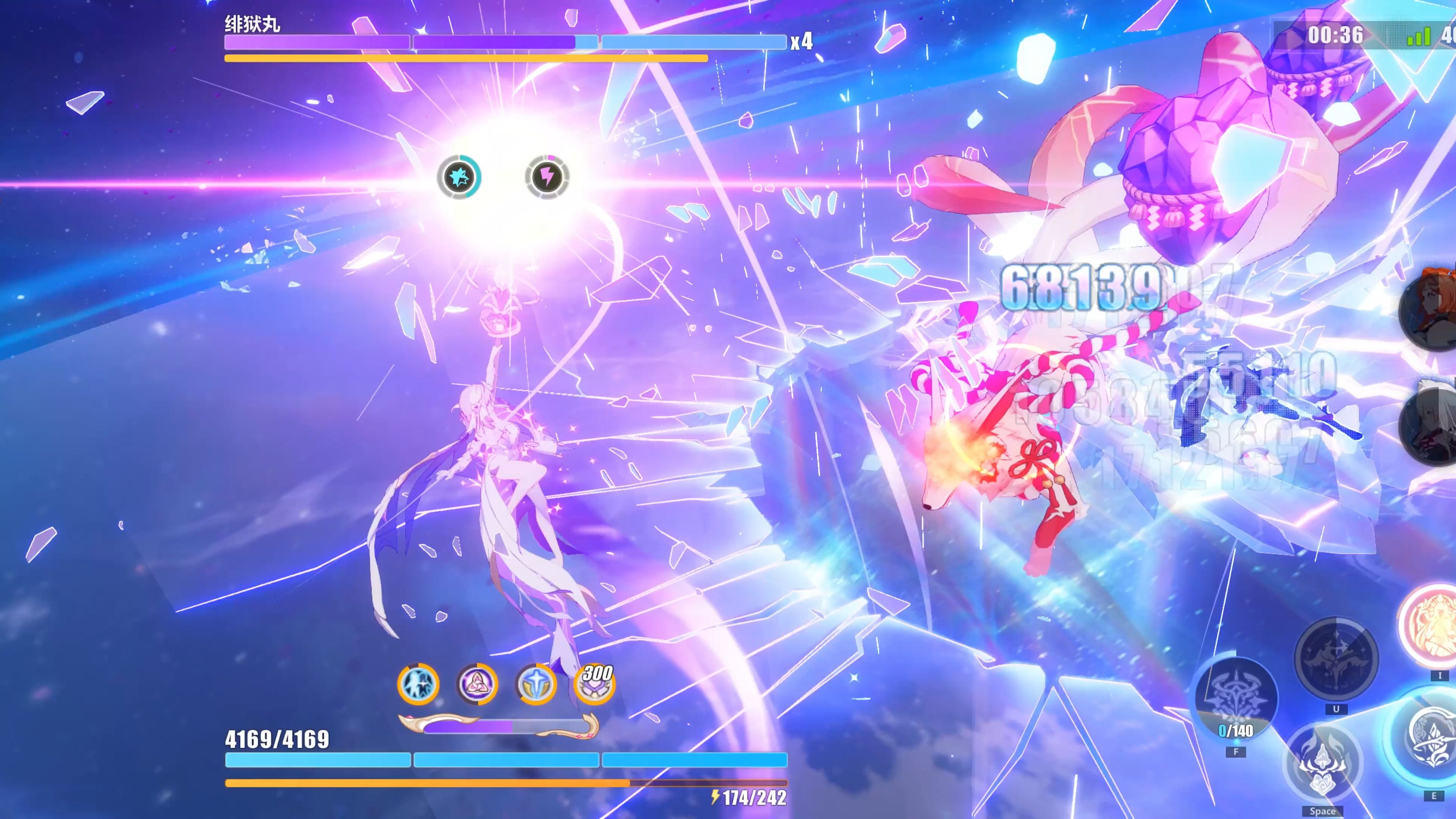View the heart buff icon showing 300
Image resolution: width=1456 pixels, height=819 pixels.
pyautogui.click(x=594, y=684)
